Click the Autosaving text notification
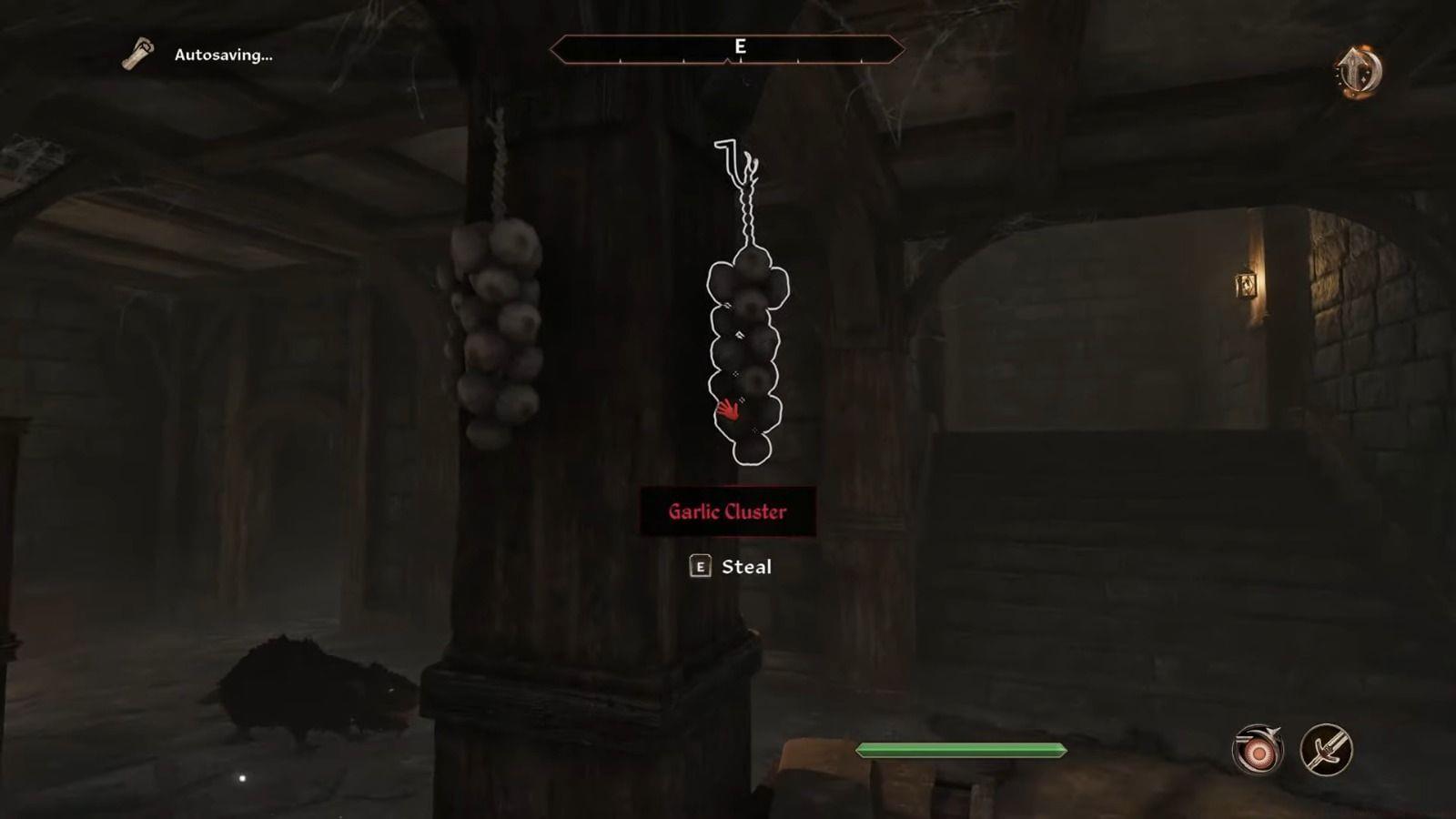 (x=221, y=55)
